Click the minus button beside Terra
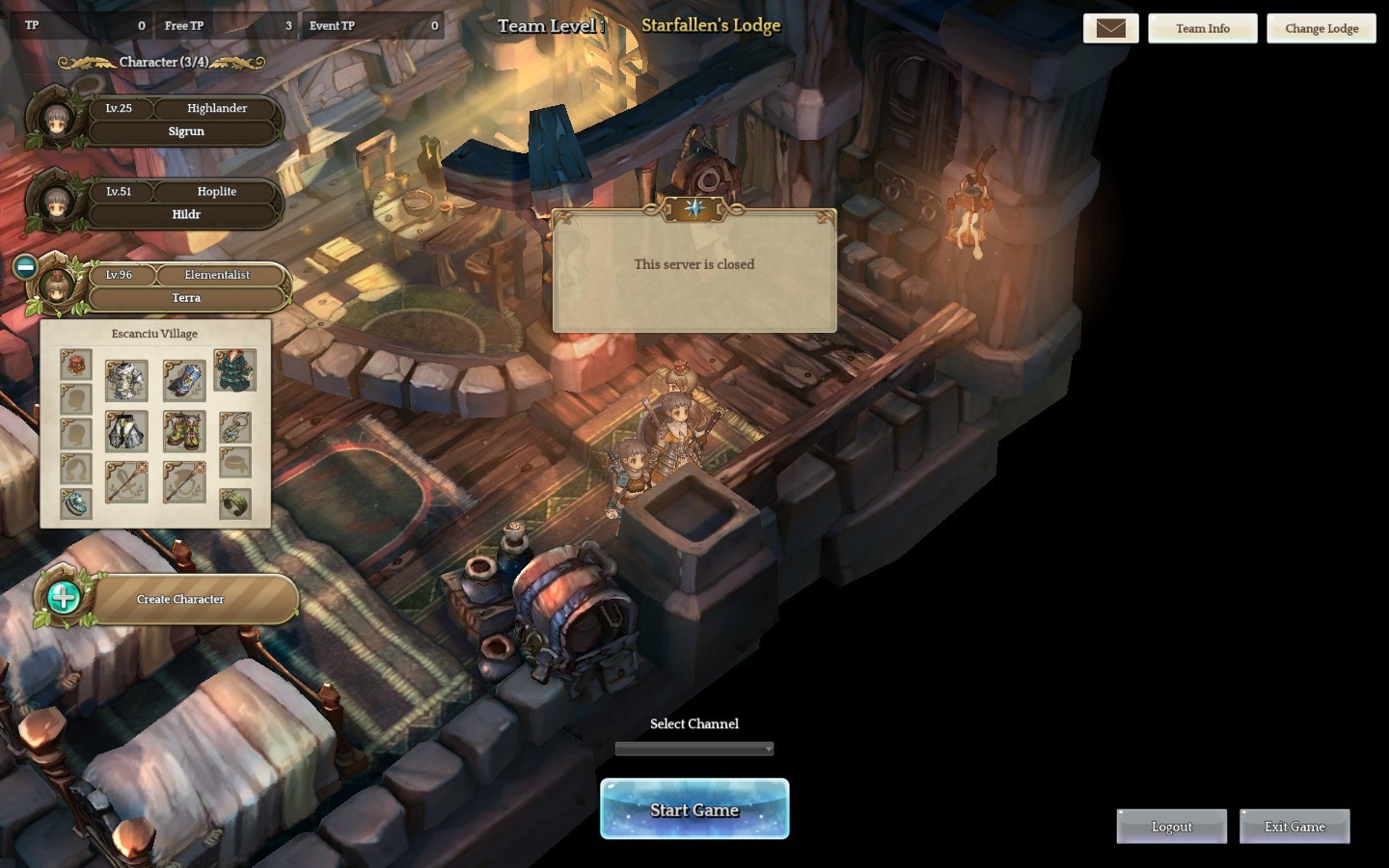The image size is (1389, 868). 26,266
